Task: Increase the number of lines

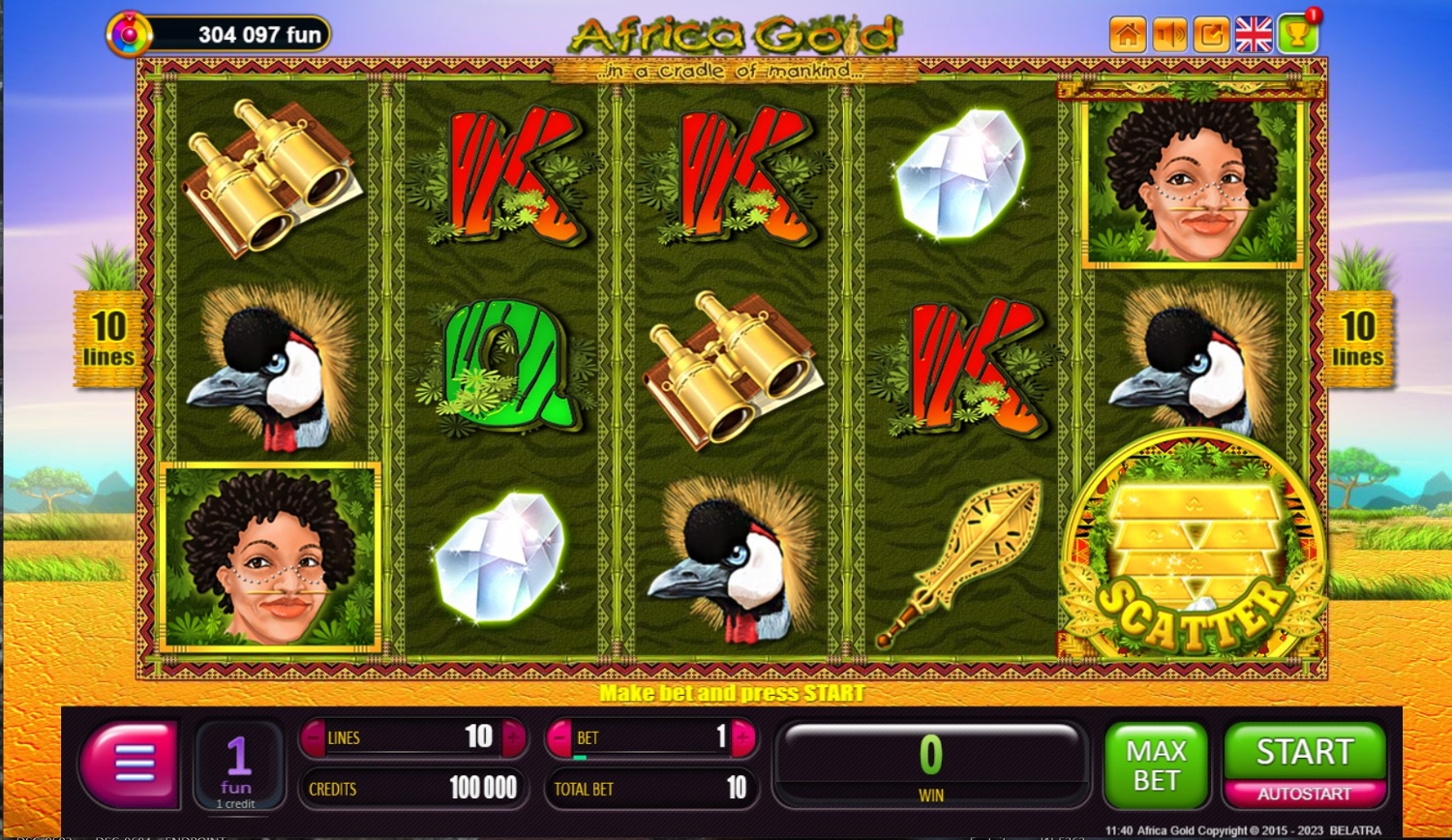Action: [513, 738]
